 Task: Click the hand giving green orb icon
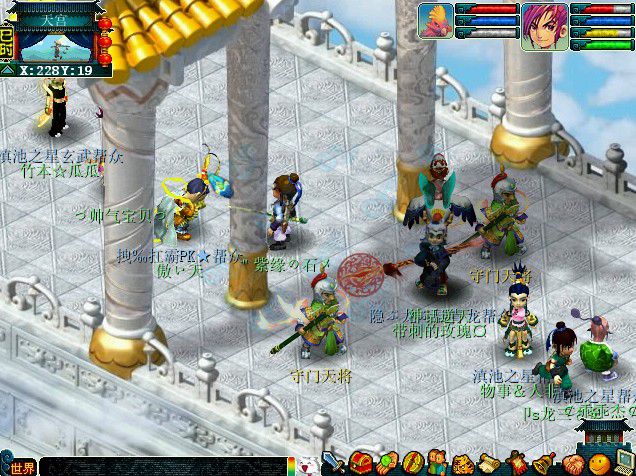point(387,465)
